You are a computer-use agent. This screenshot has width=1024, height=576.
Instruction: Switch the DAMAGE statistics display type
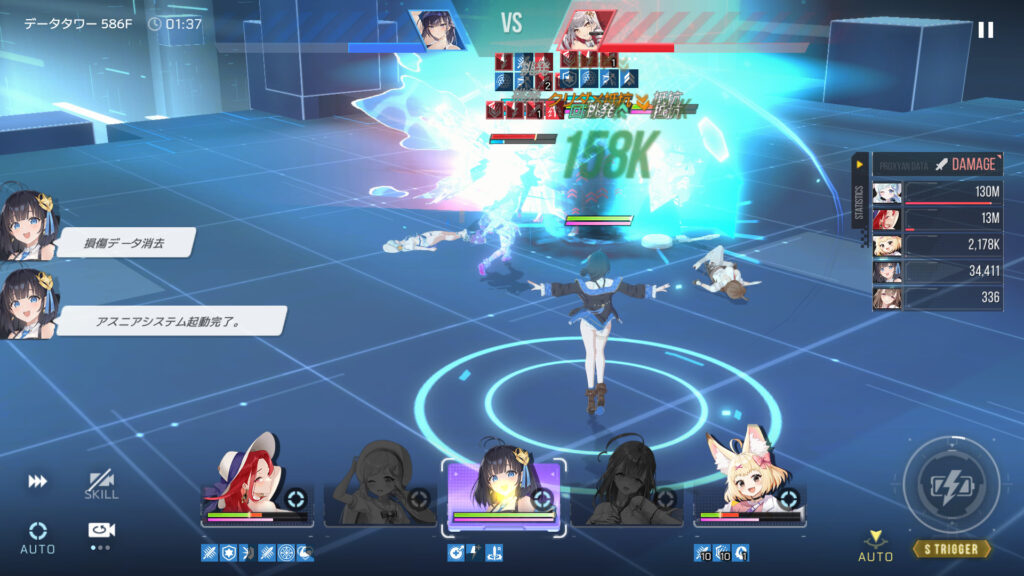(965, 164)
